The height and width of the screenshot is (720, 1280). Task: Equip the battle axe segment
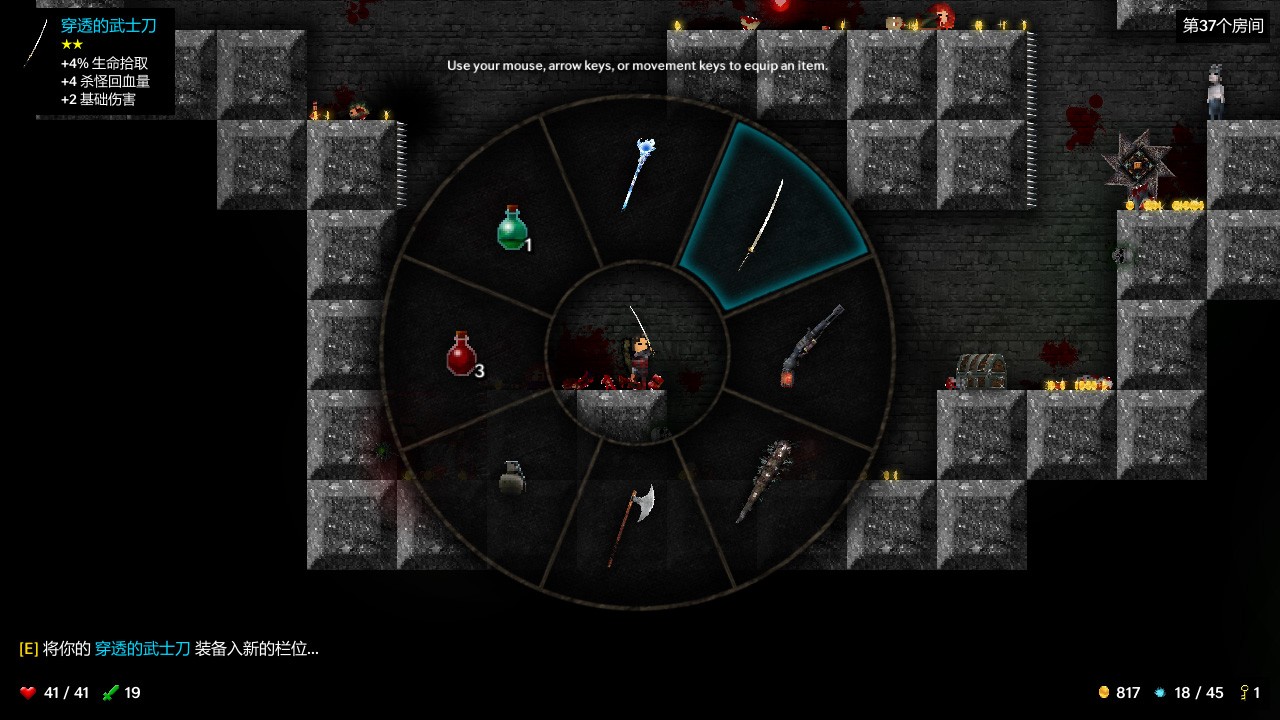(634, 522)
